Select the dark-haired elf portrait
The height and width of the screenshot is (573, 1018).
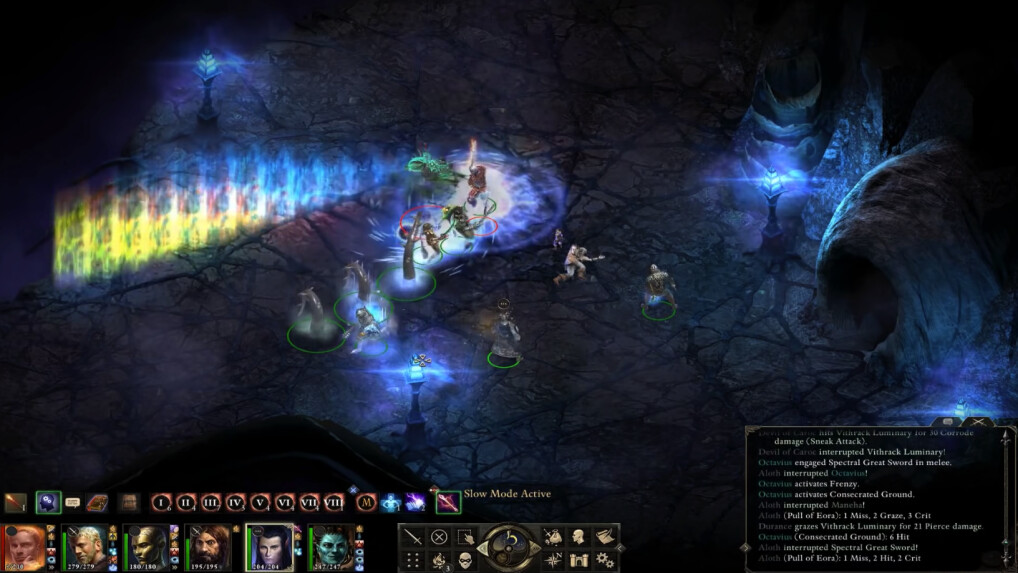tap(270, 548)
